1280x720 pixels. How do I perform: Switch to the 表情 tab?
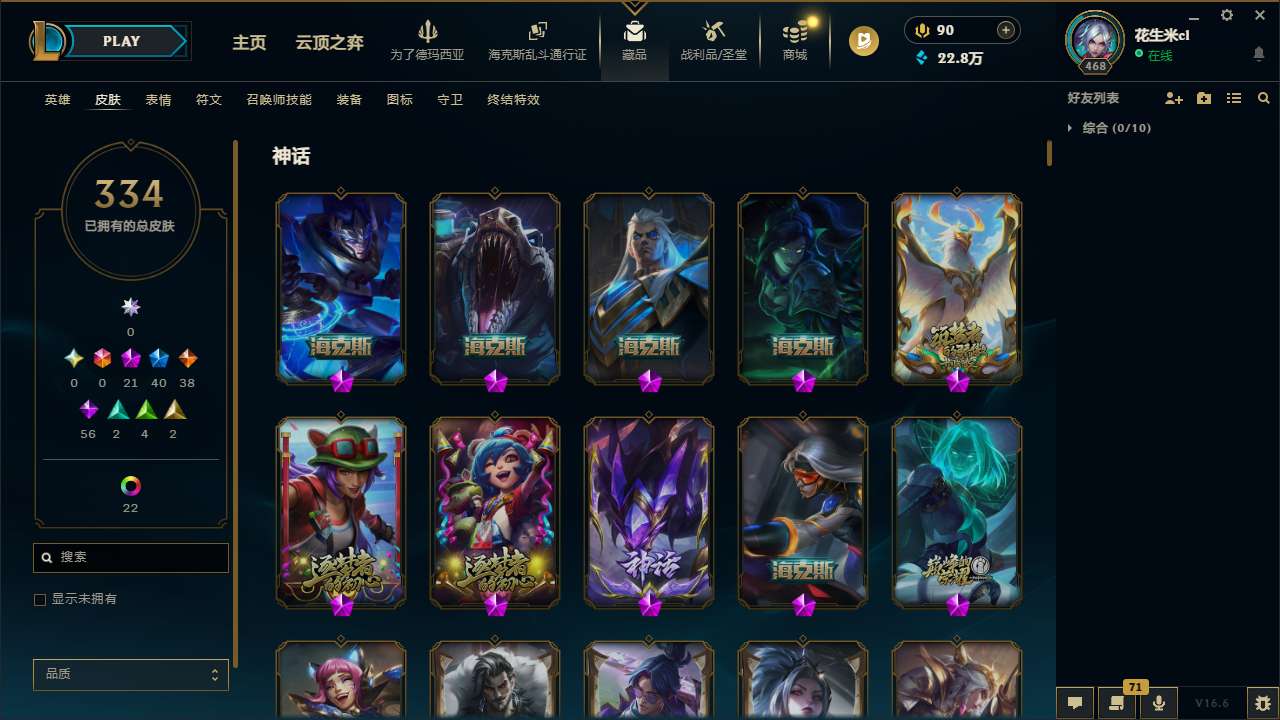point(158,100)
